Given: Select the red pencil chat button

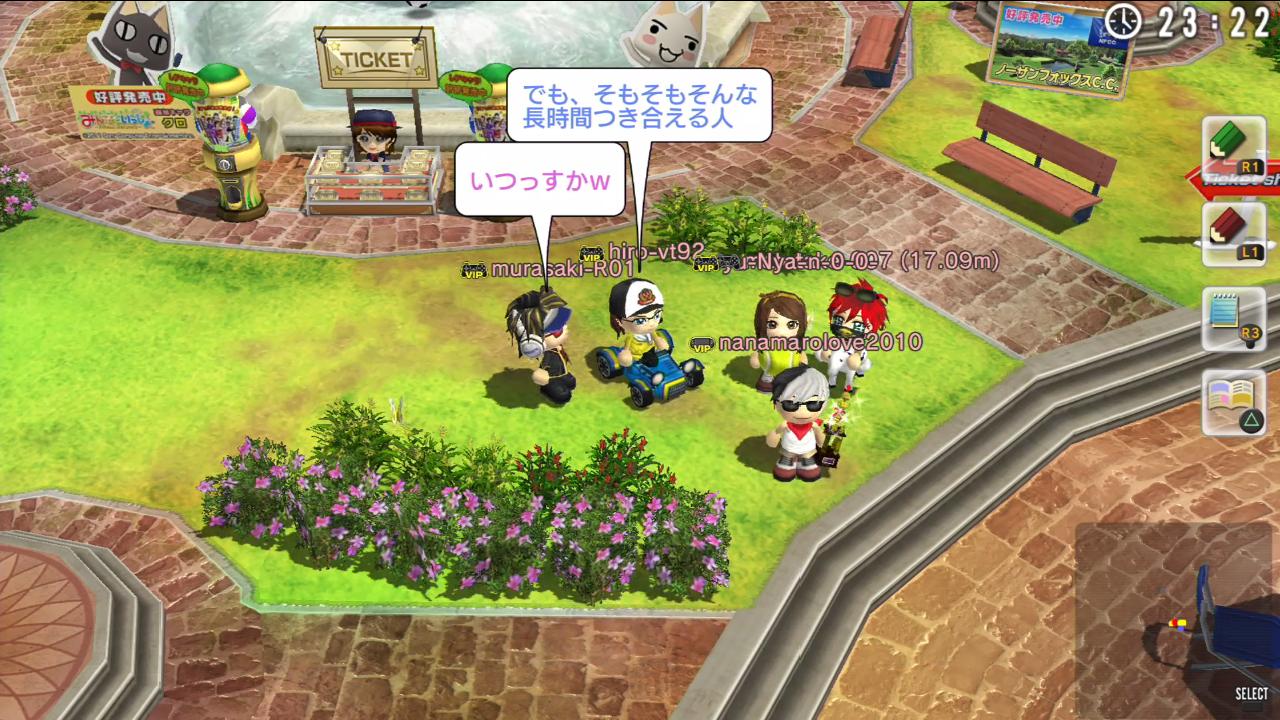Looking at the screenshot, I should point(1233,233).
